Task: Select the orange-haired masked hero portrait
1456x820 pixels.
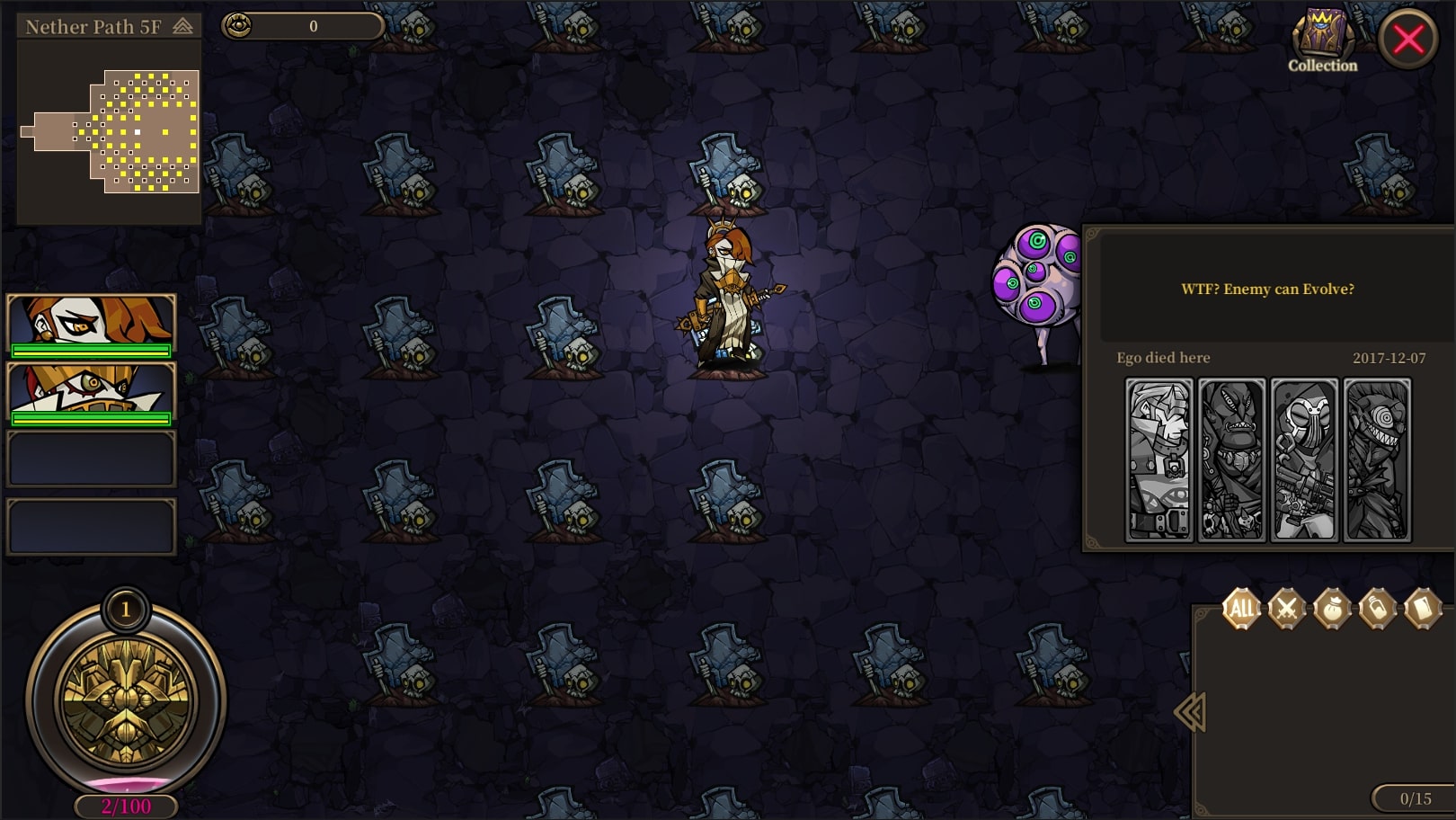Action: 91,325
